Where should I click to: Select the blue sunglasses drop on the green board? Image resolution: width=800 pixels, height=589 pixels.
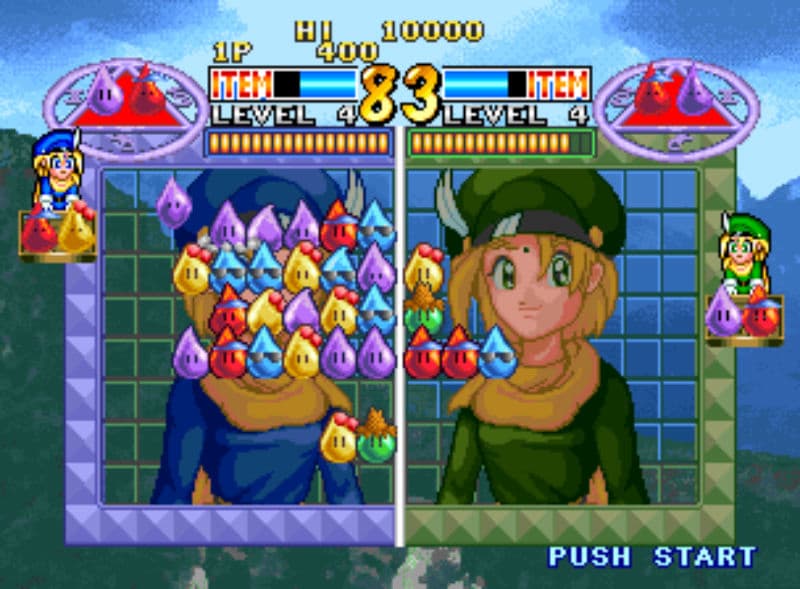[497, 353]
